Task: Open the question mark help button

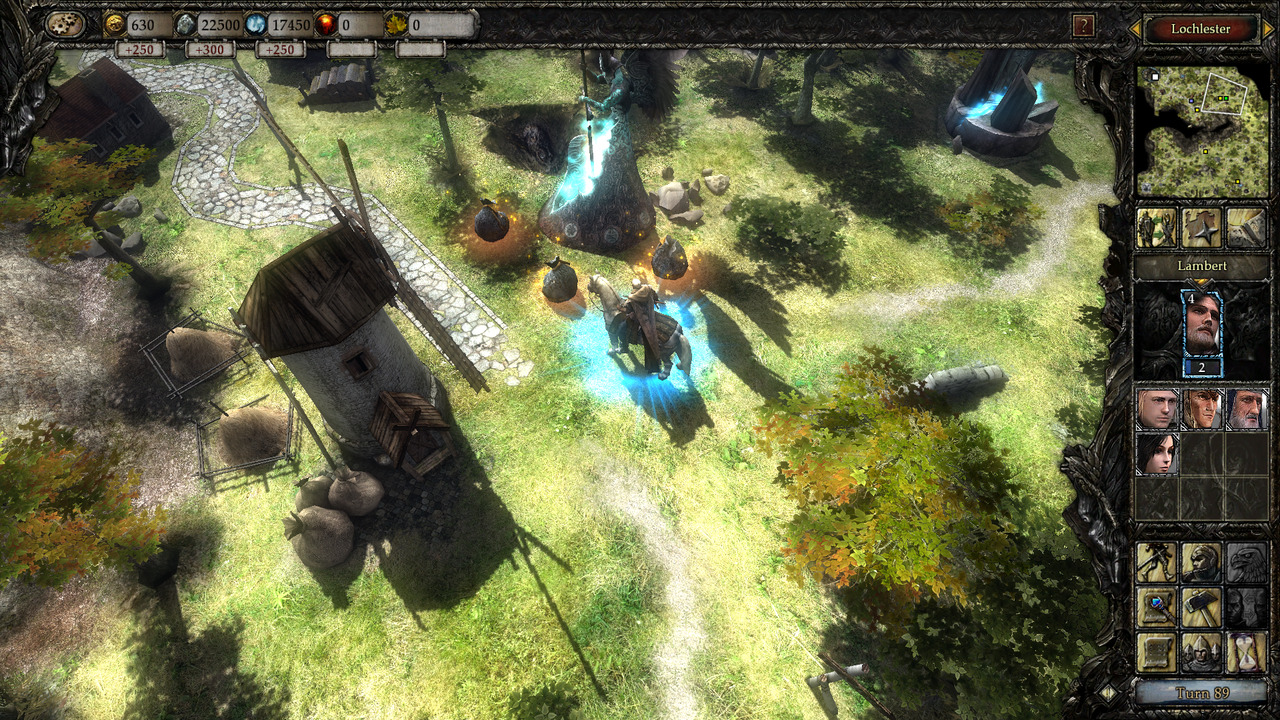Action: click(x=1082, y=26)
